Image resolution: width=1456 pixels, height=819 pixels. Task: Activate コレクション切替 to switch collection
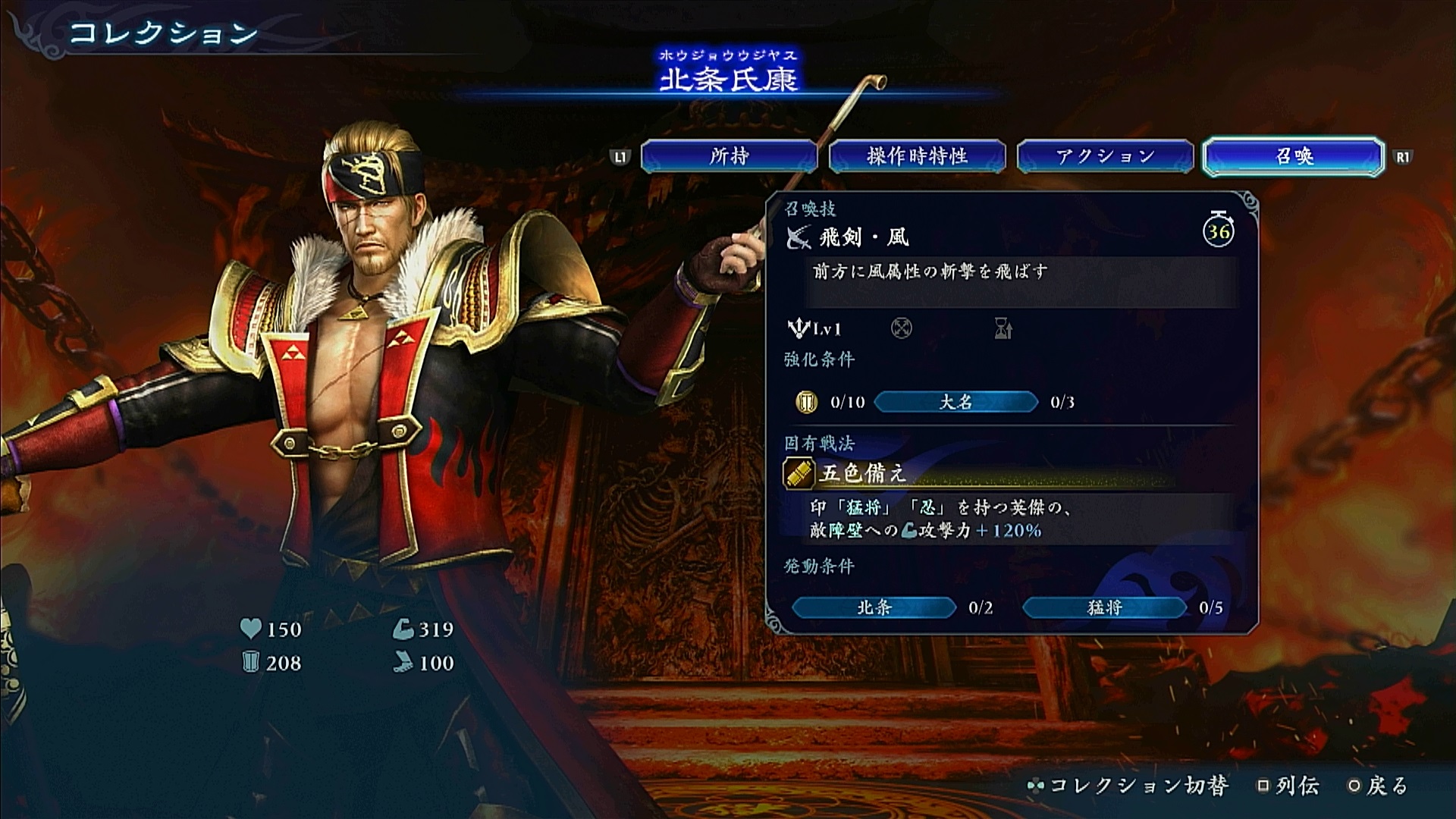tap(1128, 786)
